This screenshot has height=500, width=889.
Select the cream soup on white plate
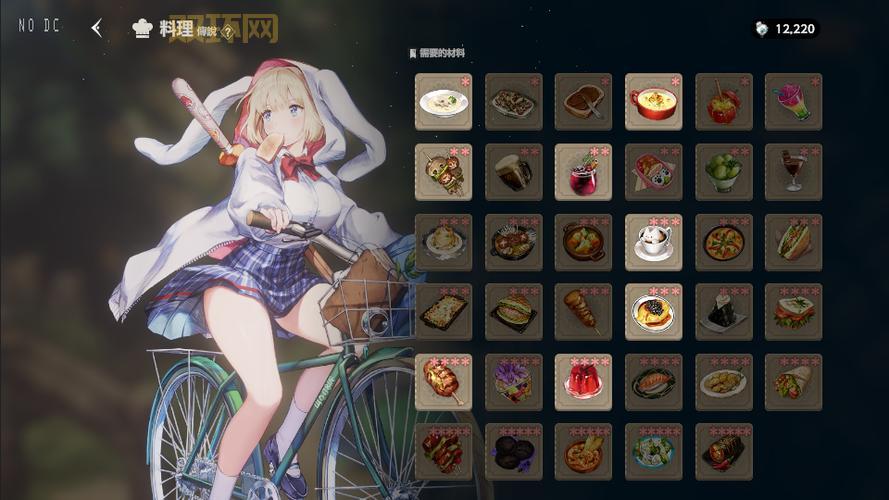[x=443, y=101]
